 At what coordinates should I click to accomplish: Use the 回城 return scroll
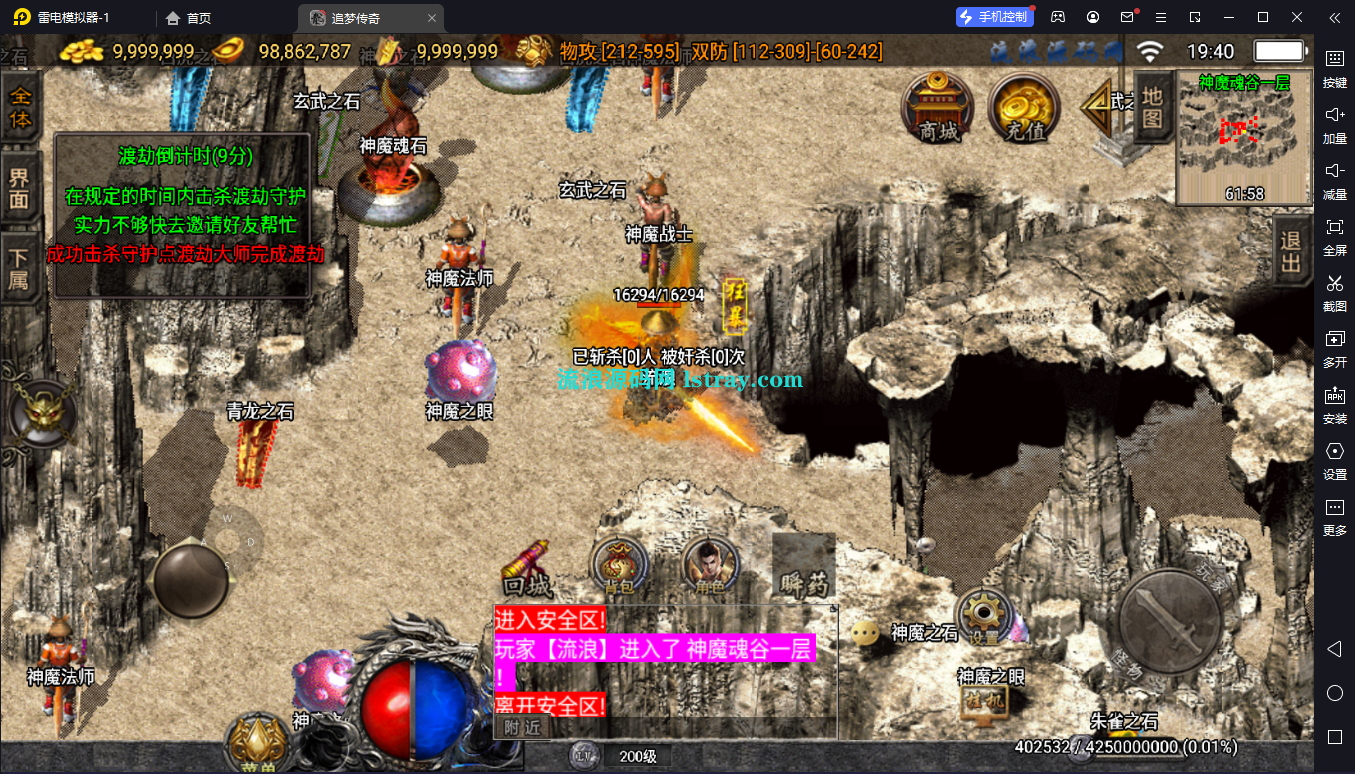[x=527, y=570]
